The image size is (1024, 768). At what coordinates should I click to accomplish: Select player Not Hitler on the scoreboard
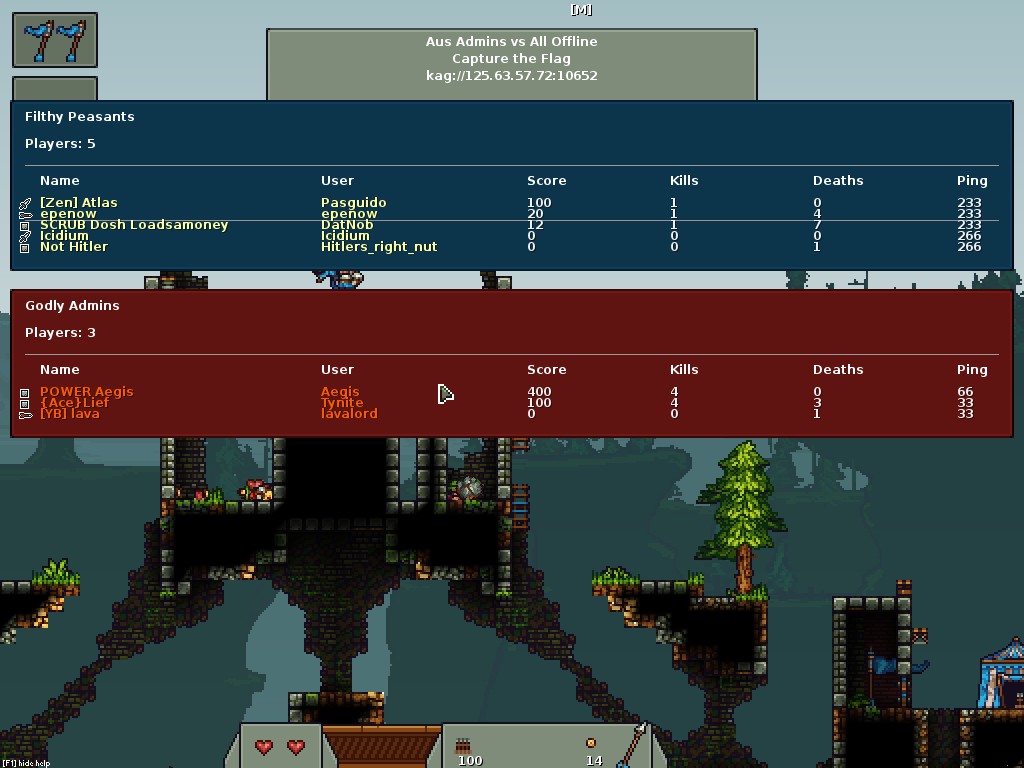pos(74,247)
